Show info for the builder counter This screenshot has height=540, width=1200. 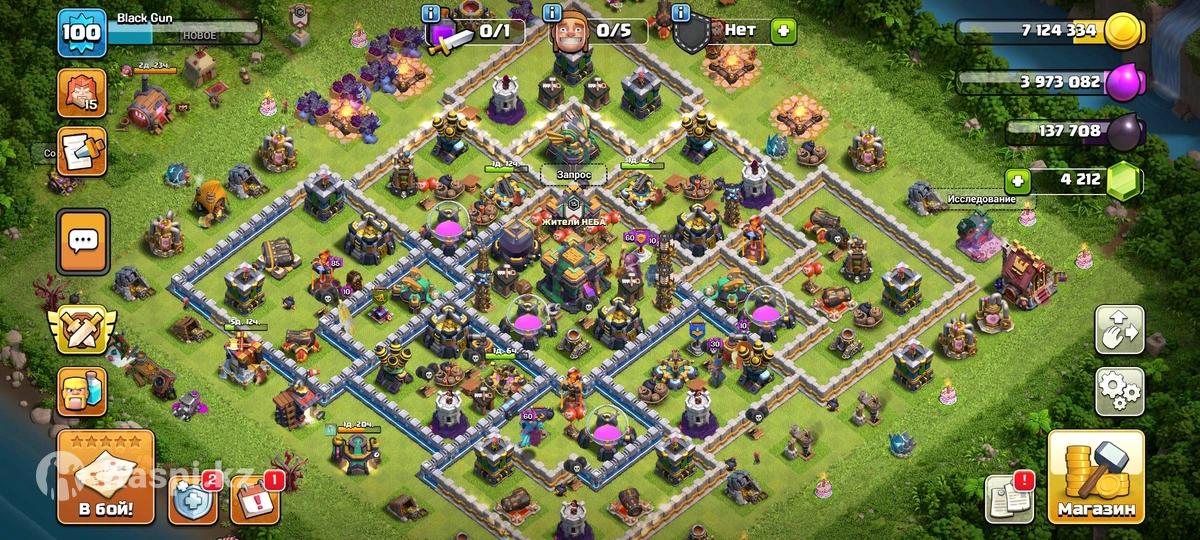(x=552, y=13)
